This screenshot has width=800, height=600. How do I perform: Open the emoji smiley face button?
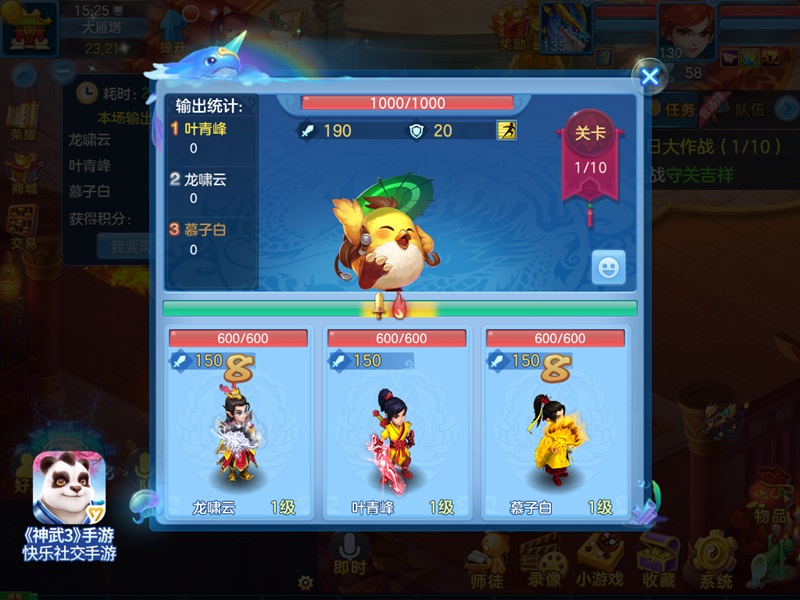pyautogui.click(x=608, y=266)
